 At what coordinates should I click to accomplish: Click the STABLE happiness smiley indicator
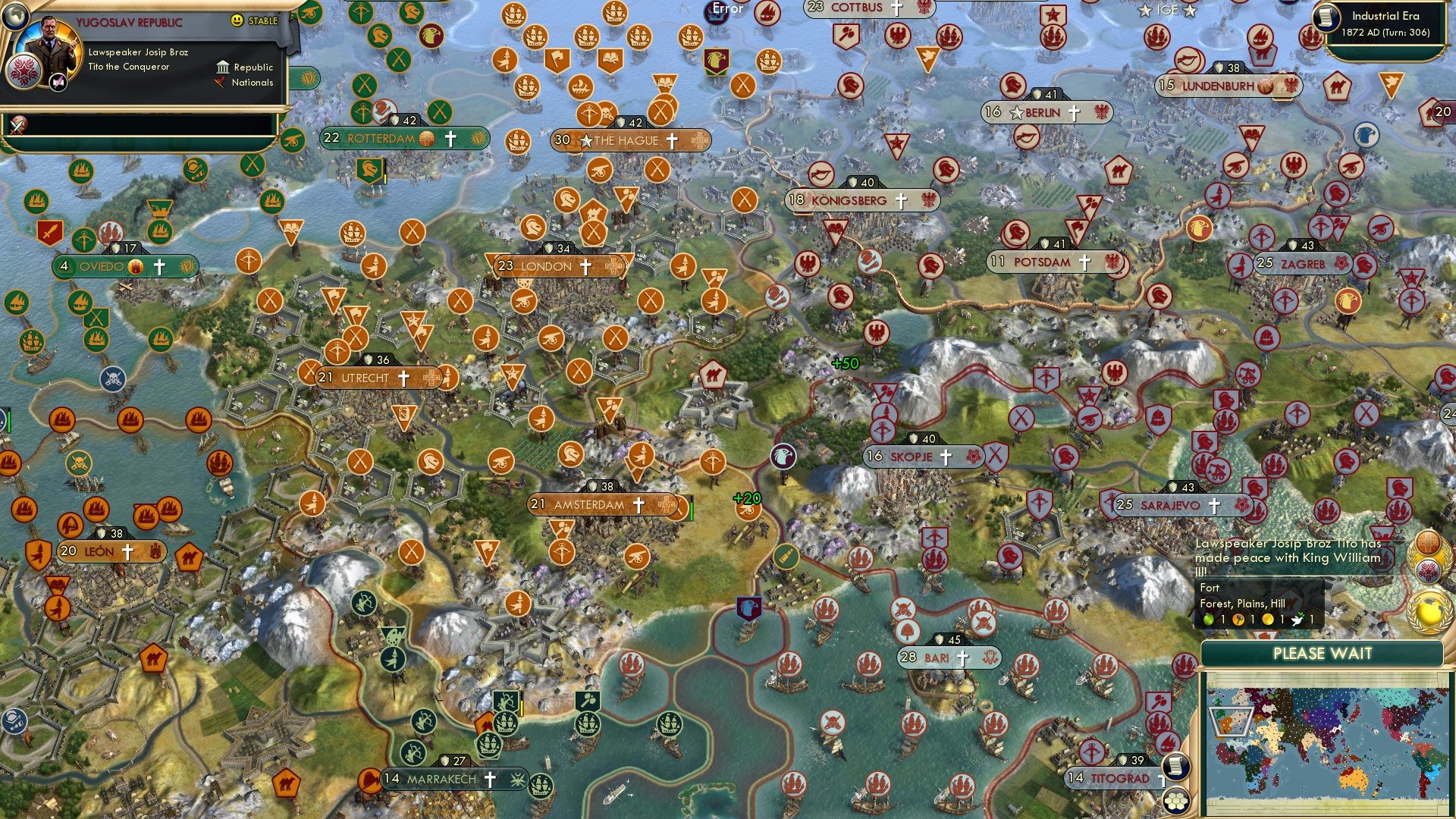tap(236, 20)
